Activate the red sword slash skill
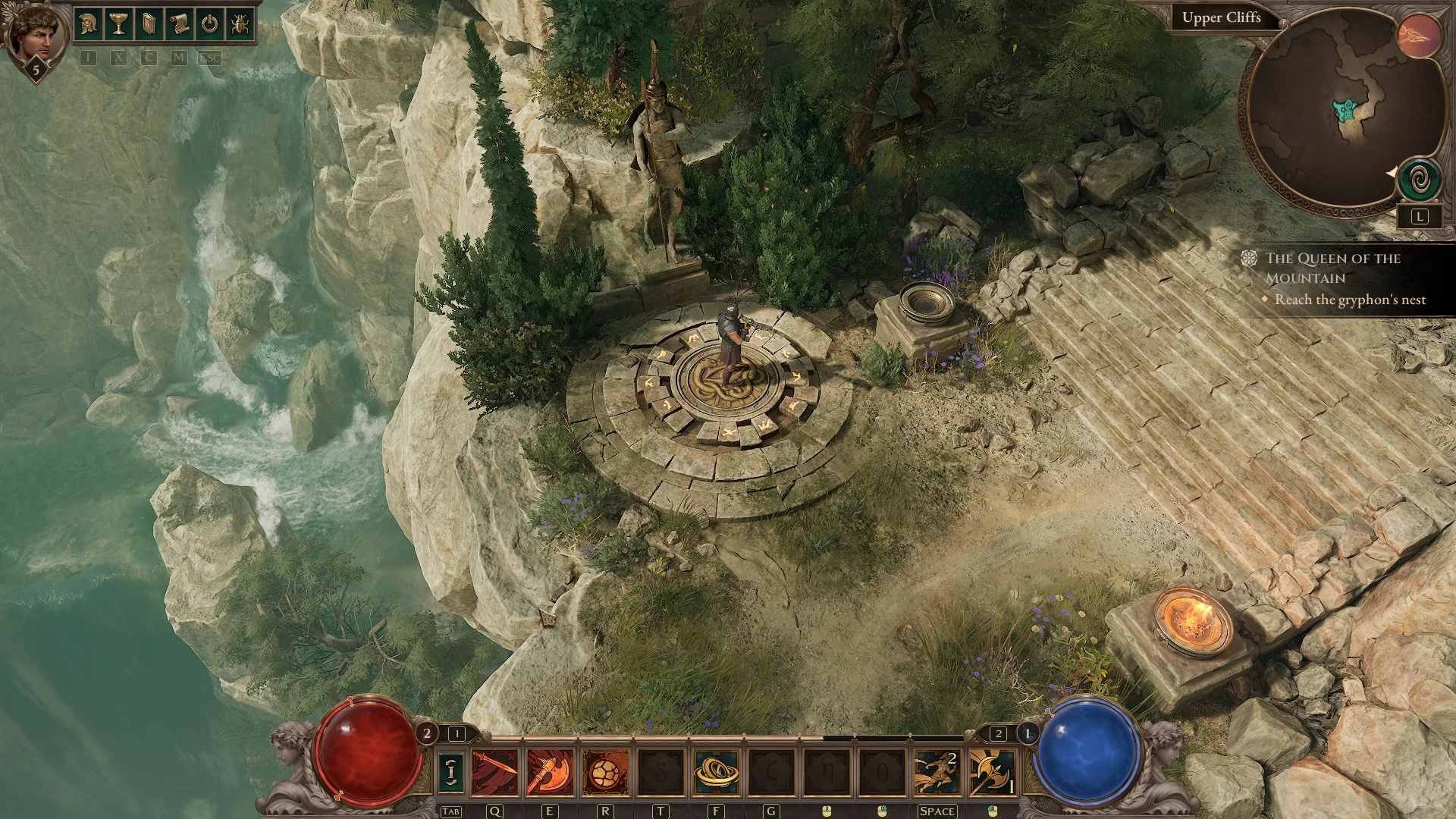This screenshot has height=819, width=1456. 495,772
